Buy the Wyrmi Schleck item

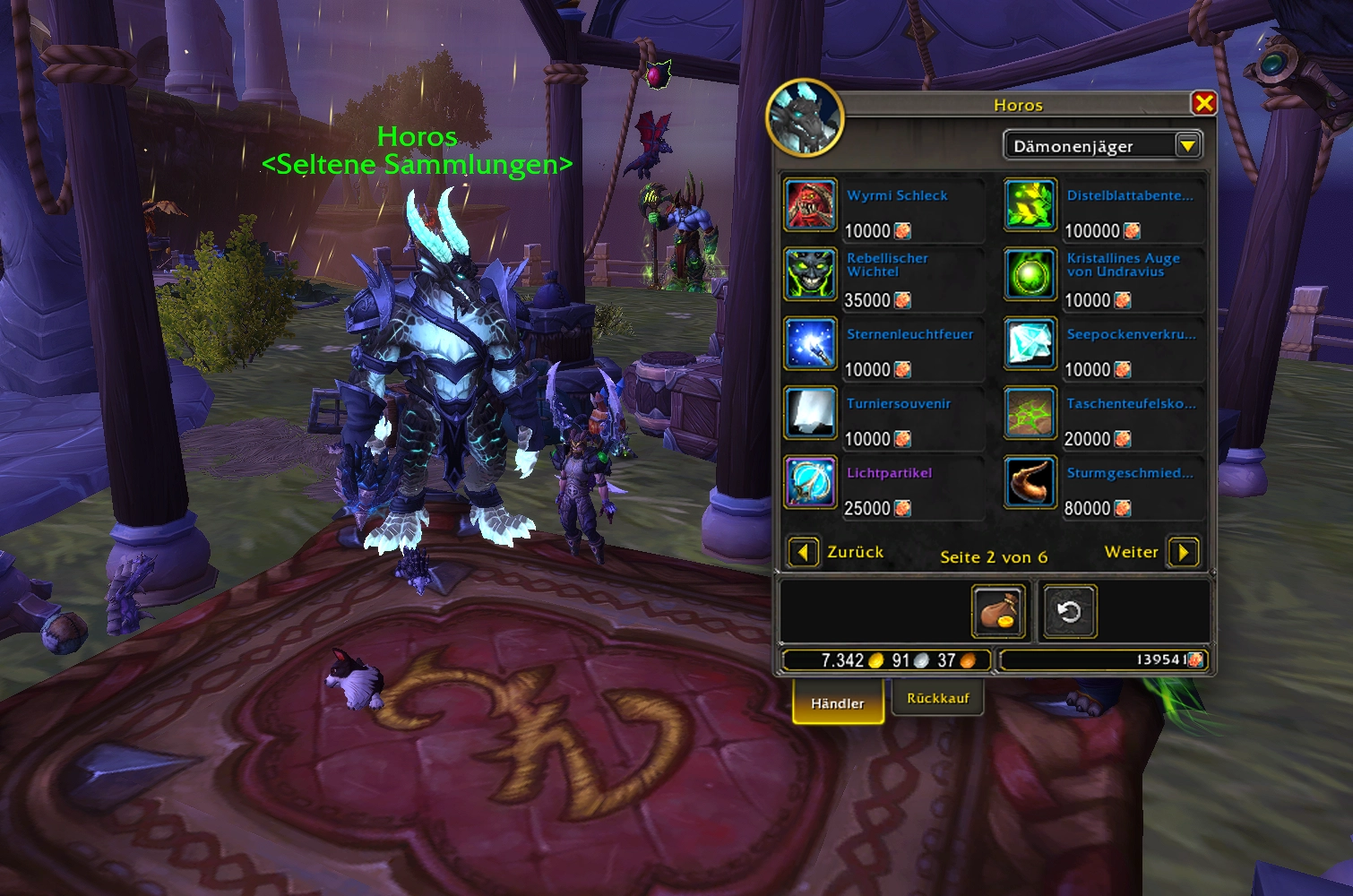click(x=811, y=205)
